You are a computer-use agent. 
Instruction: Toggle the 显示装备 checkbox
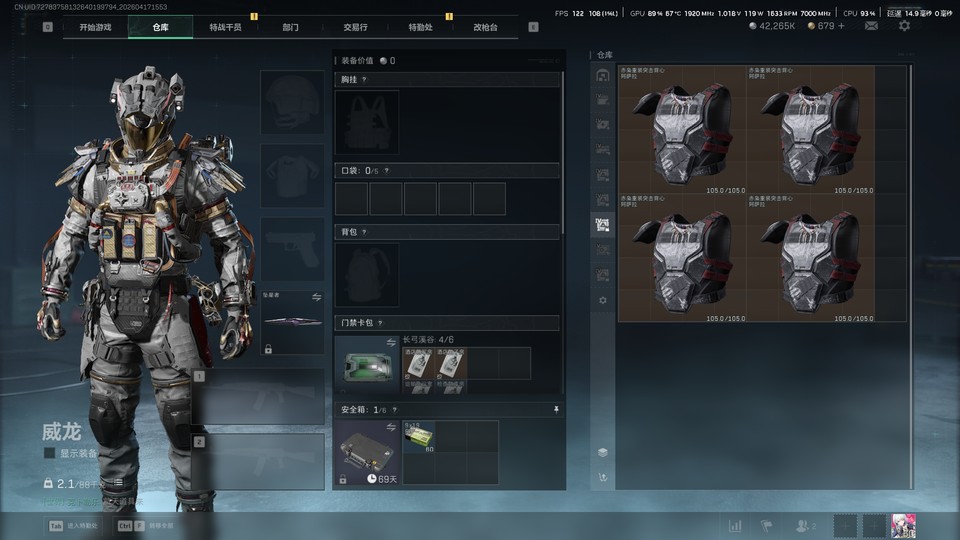[x=50, y=453]
